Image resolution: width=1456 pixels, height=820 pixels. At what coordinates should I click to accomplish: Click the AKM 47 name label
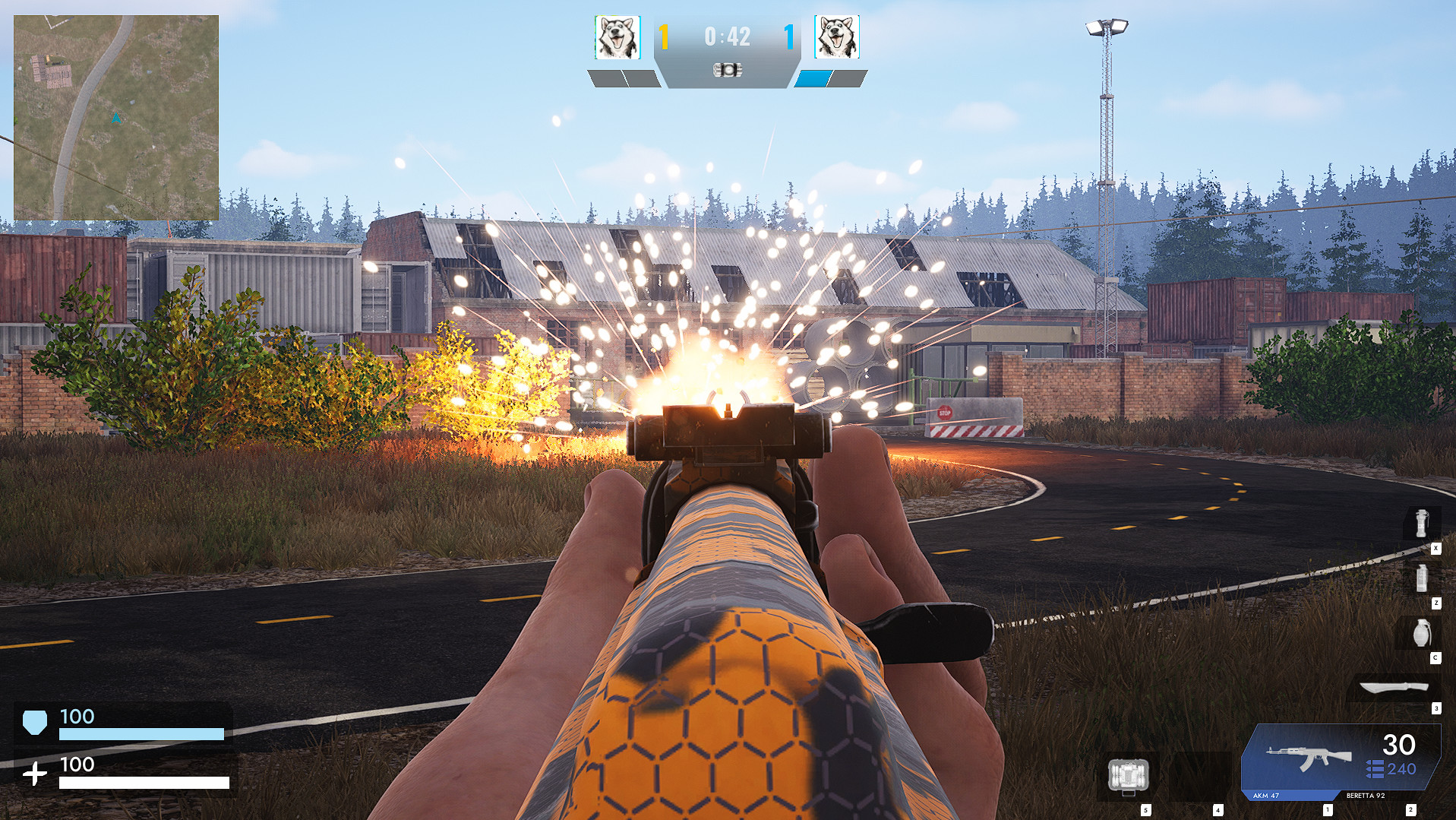click(x=1265, y=795)
